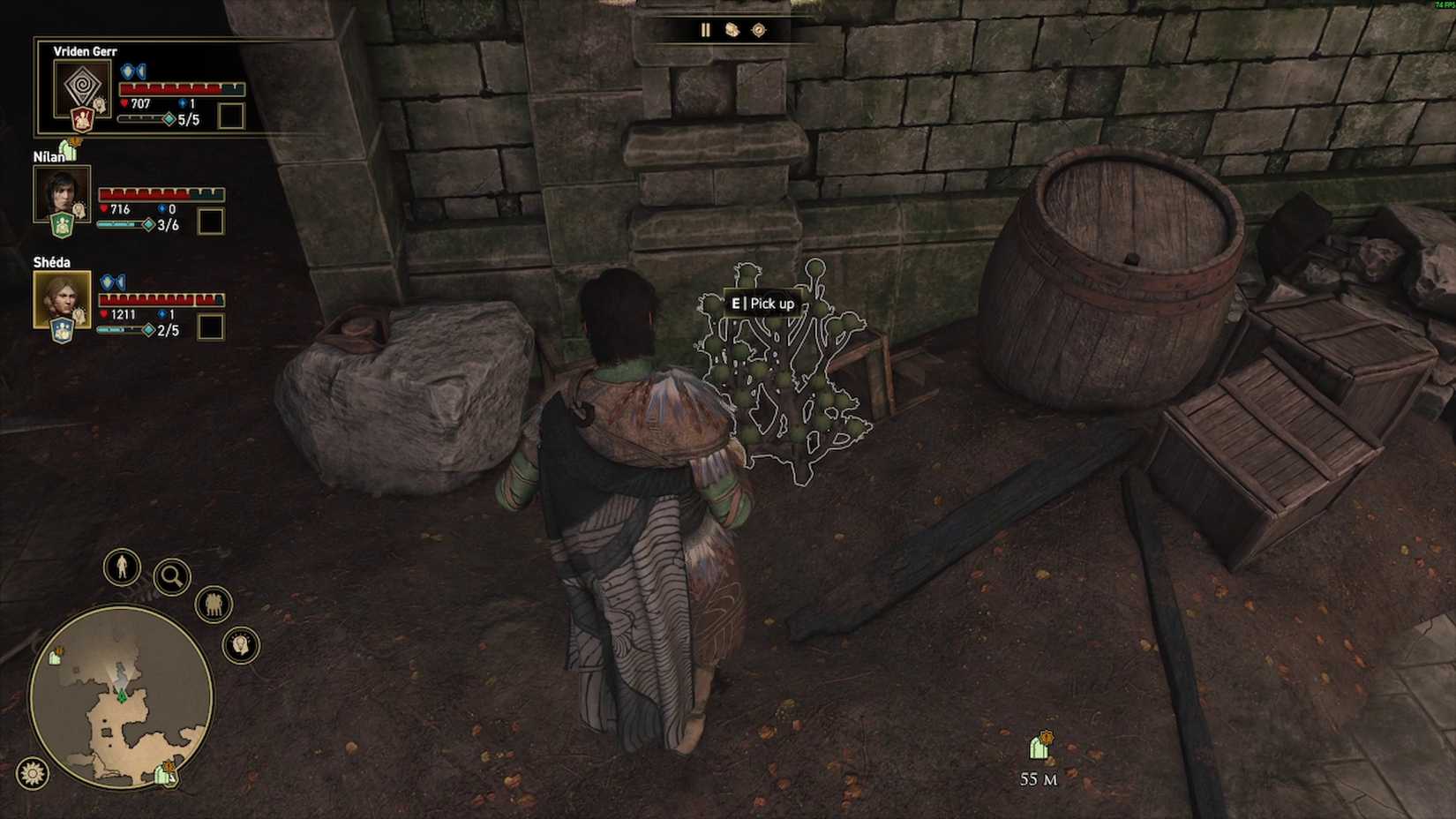Click the sun-shaped icon left of the minimap
This screenshot has width=1456, height=819.
[32, 771]
